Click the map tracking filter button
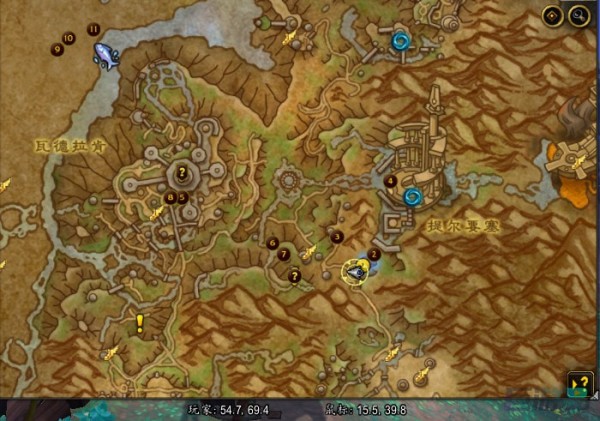The width and height of the screenshot is (600, 421). point(554,15)
